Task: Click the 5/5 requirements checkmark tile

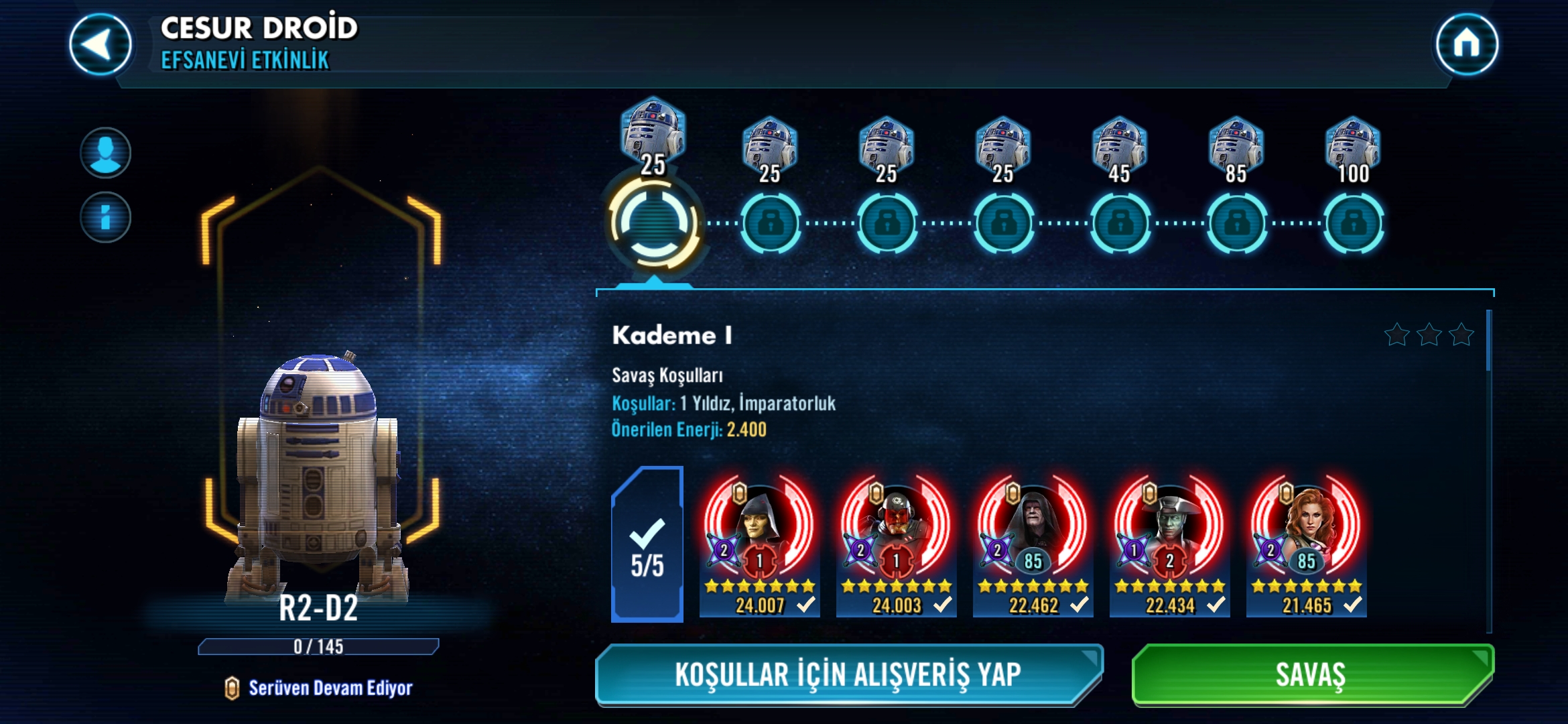Action: point(647,544)
